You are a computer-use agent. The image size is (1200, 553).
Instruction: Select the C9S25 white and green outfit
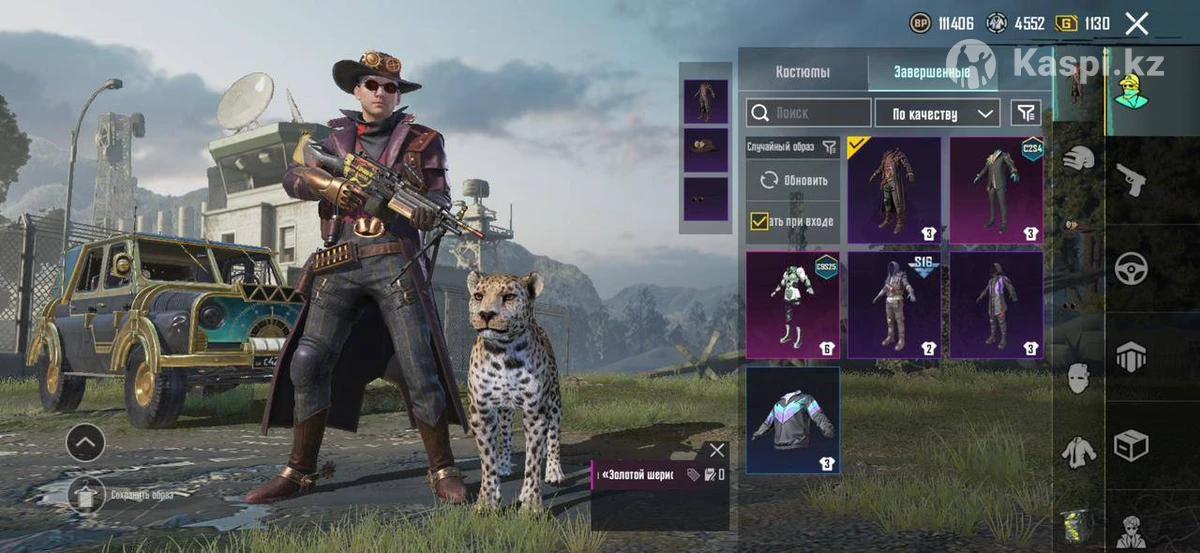click(792, 304)
